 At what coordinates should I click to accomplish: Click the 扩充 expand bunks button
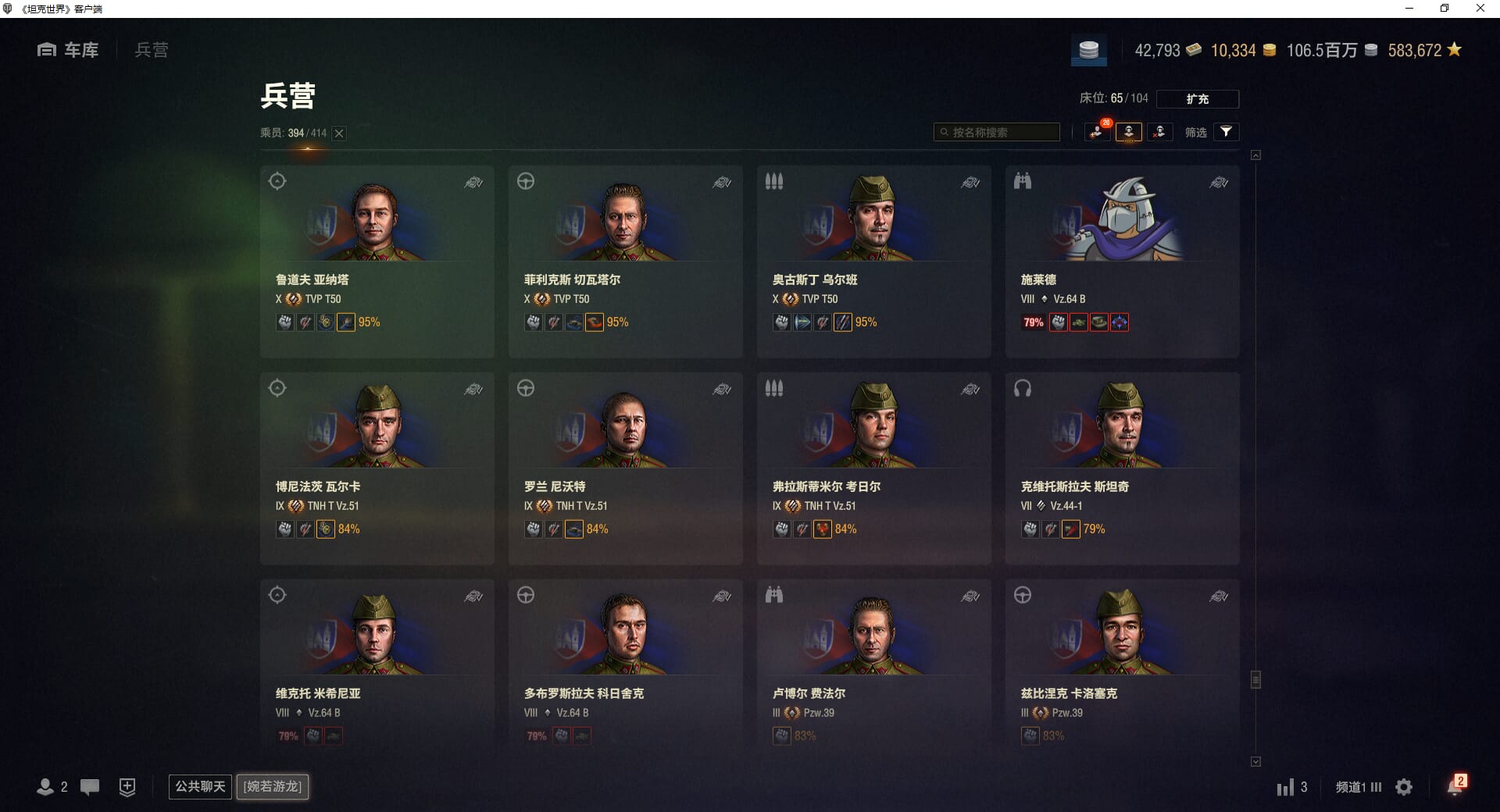pos(1197,99)
